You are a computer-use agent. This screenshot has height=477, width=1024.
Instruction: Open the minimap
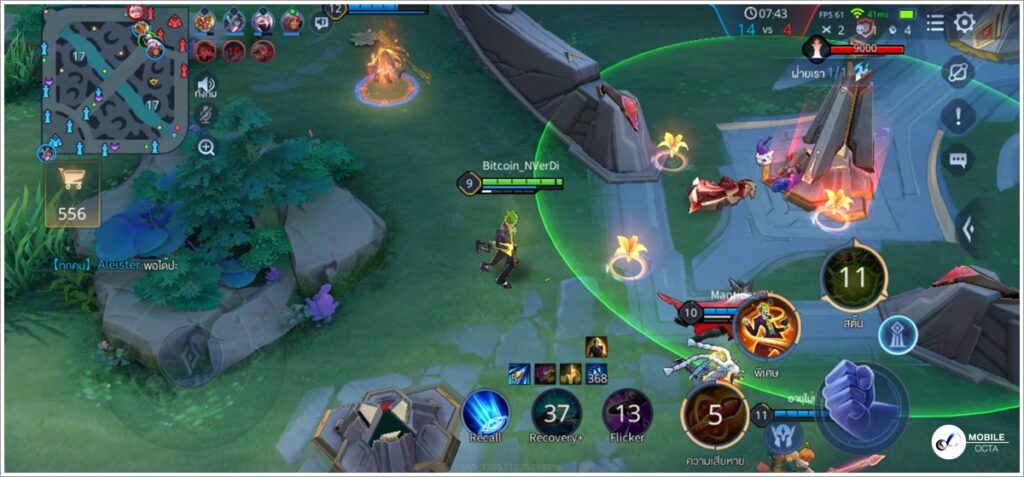114,80
